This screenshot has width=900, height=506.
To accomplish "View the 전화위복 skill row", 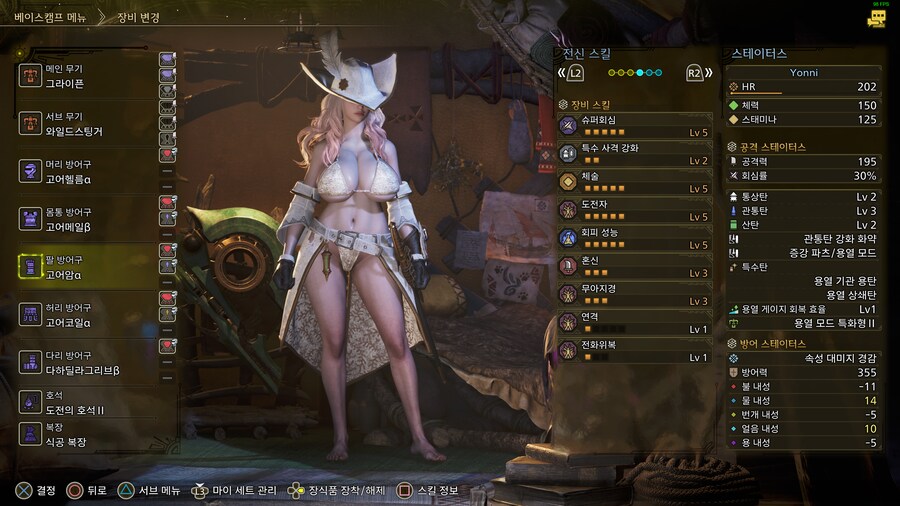I will point(635,349).
